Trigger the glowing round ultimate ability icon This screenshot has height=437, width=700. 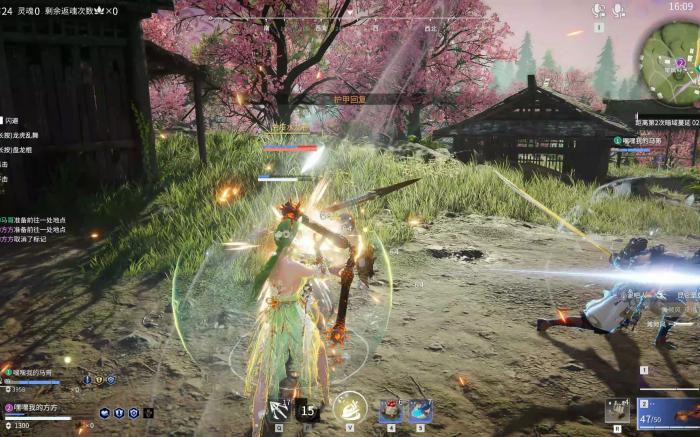(x=350, y=407)
